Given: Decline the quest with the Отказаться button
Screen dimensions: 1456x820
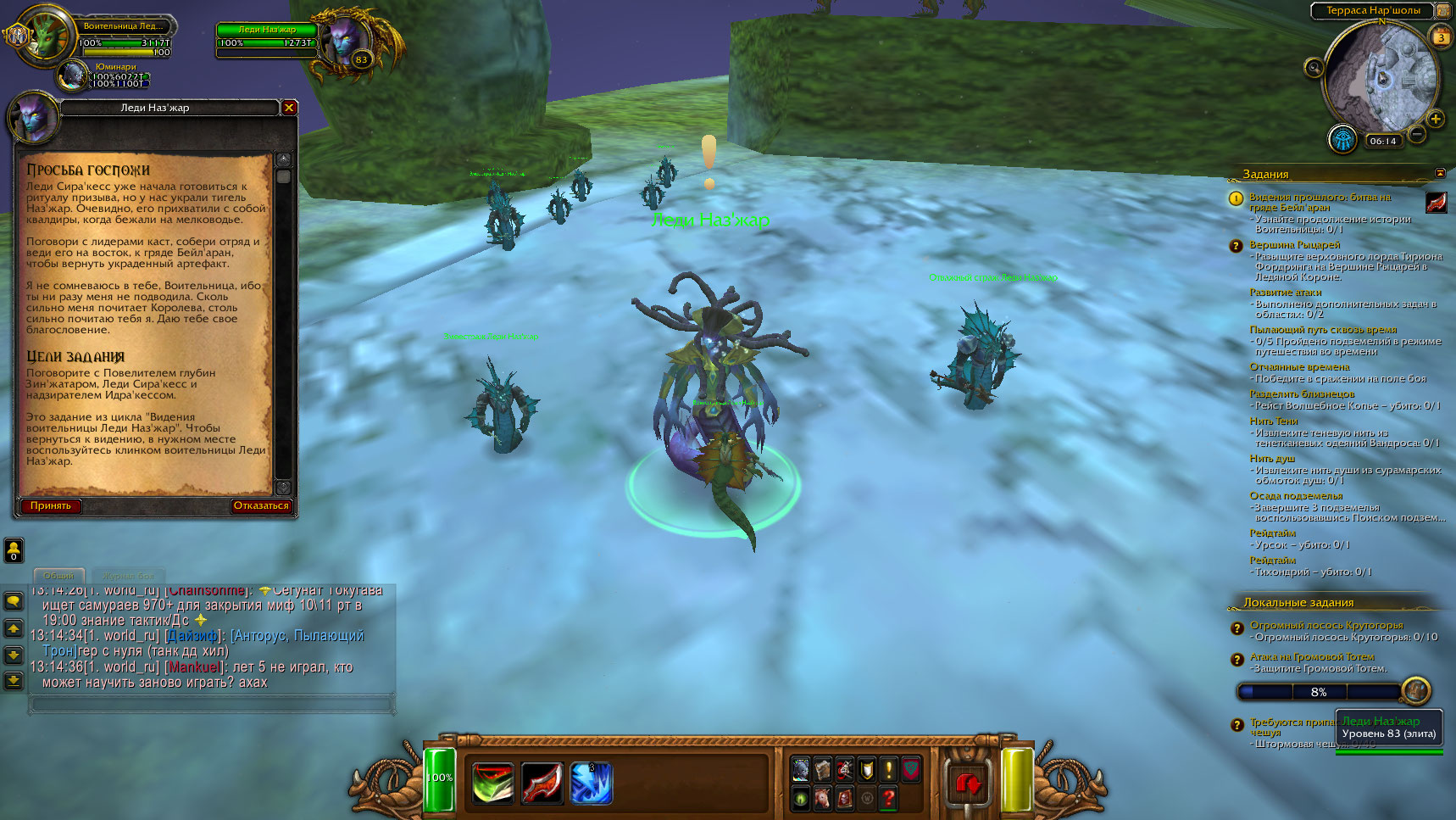Looking at the screenshot, I should 261,506.
